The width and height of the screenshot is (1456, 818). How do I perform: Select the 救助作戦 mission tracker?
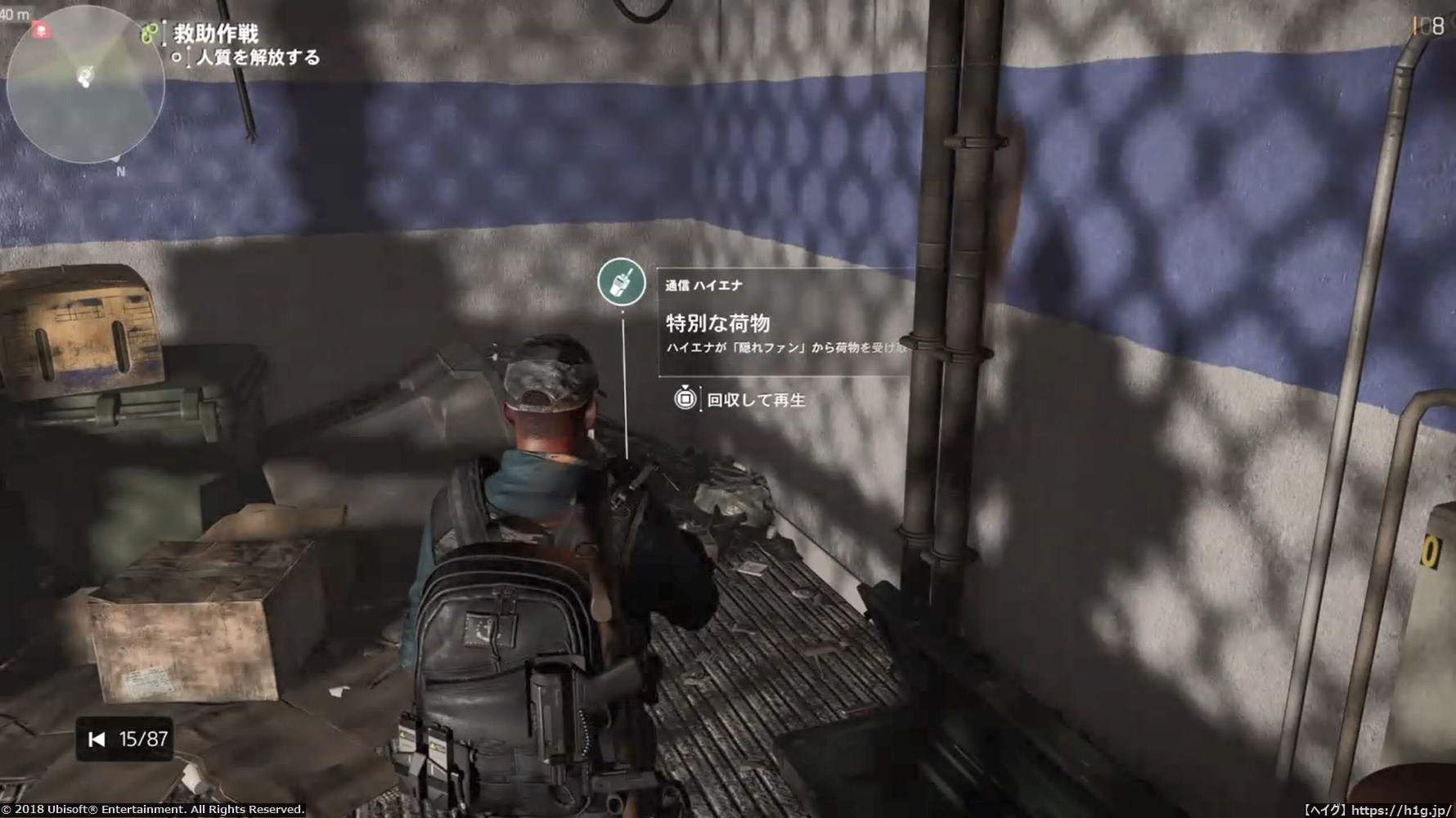point(216,34)
